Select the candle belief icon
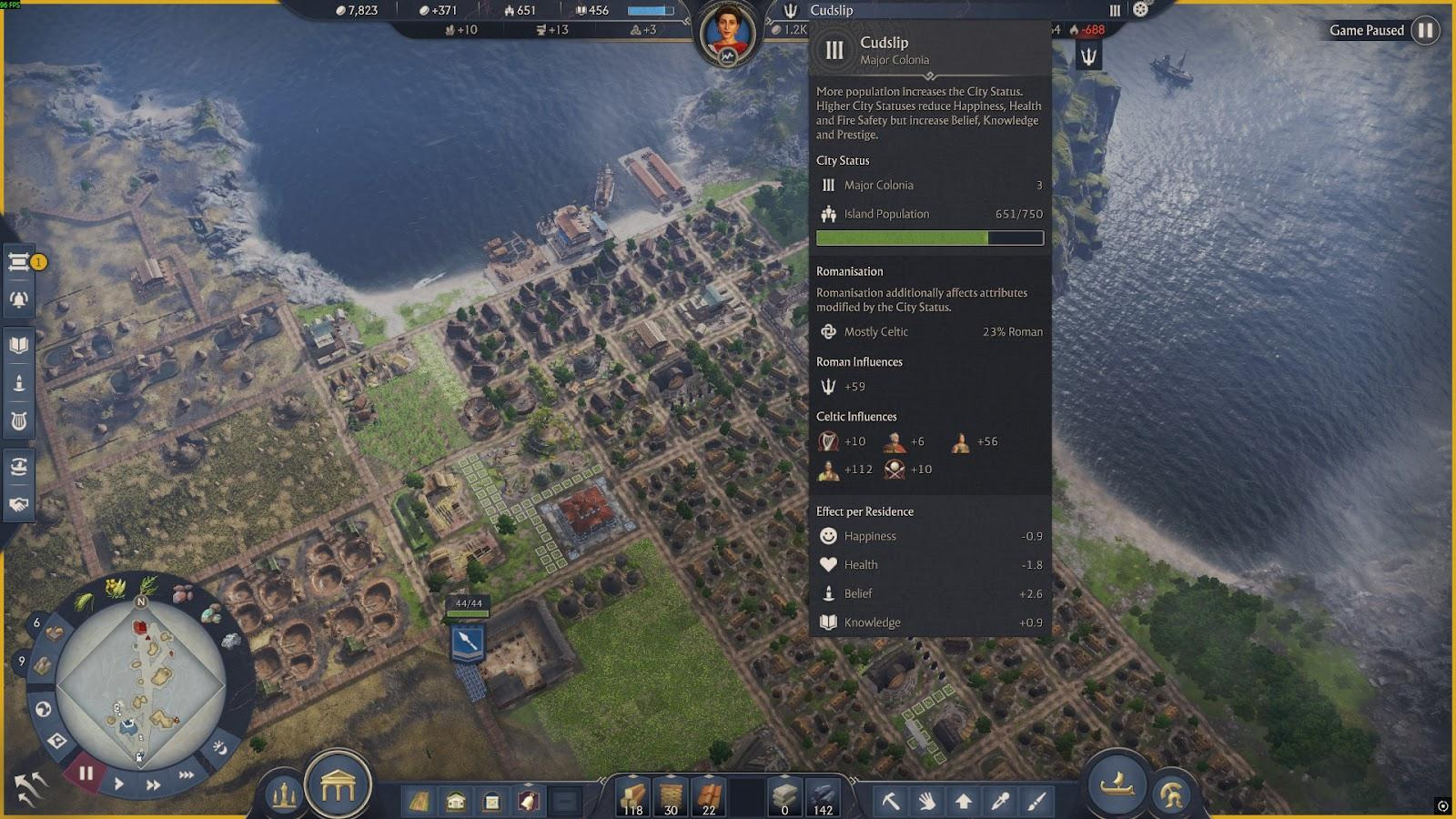 [19, 383]
